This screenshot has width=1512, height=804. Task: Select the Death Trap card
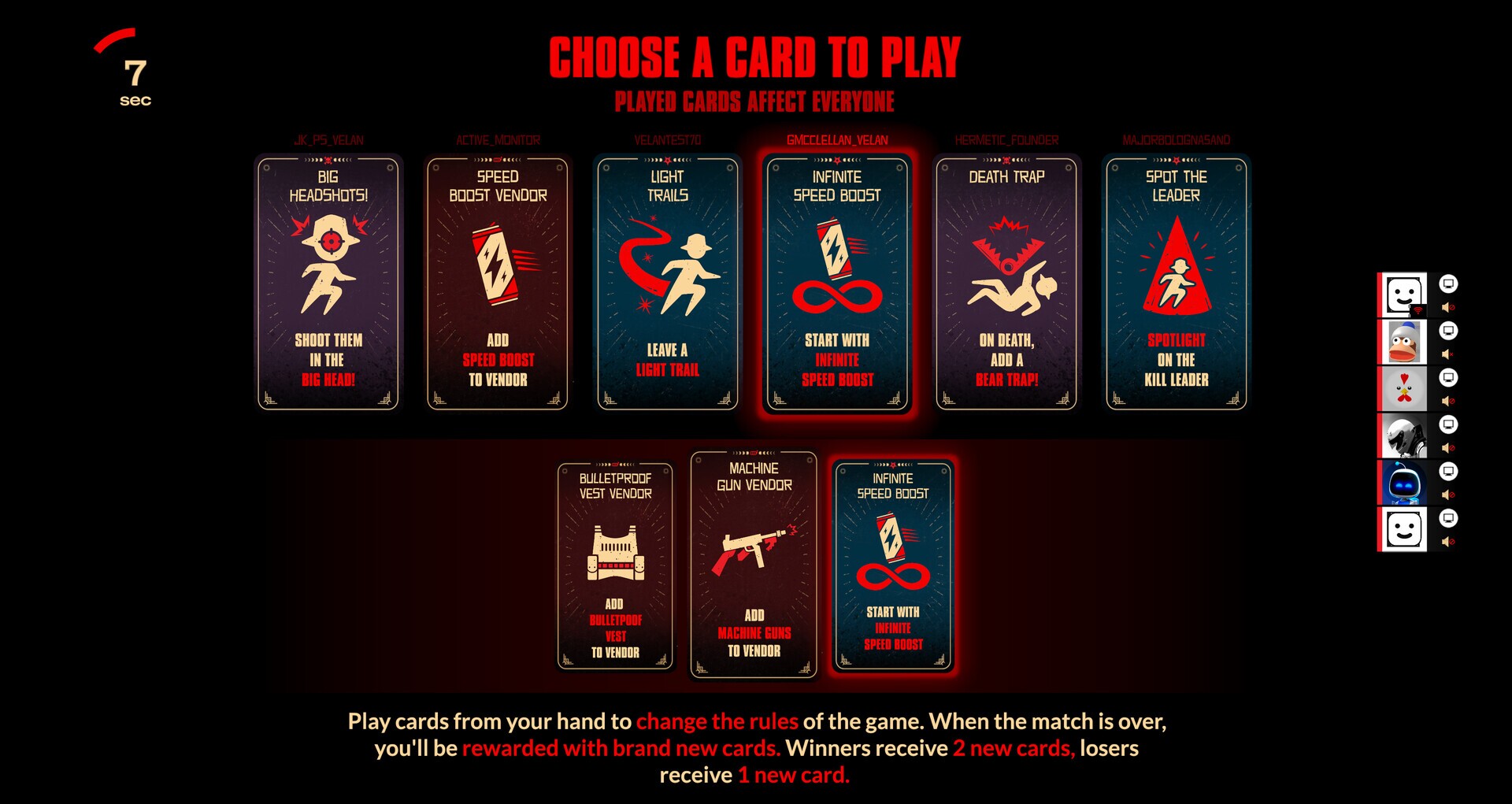(1009, 281)
